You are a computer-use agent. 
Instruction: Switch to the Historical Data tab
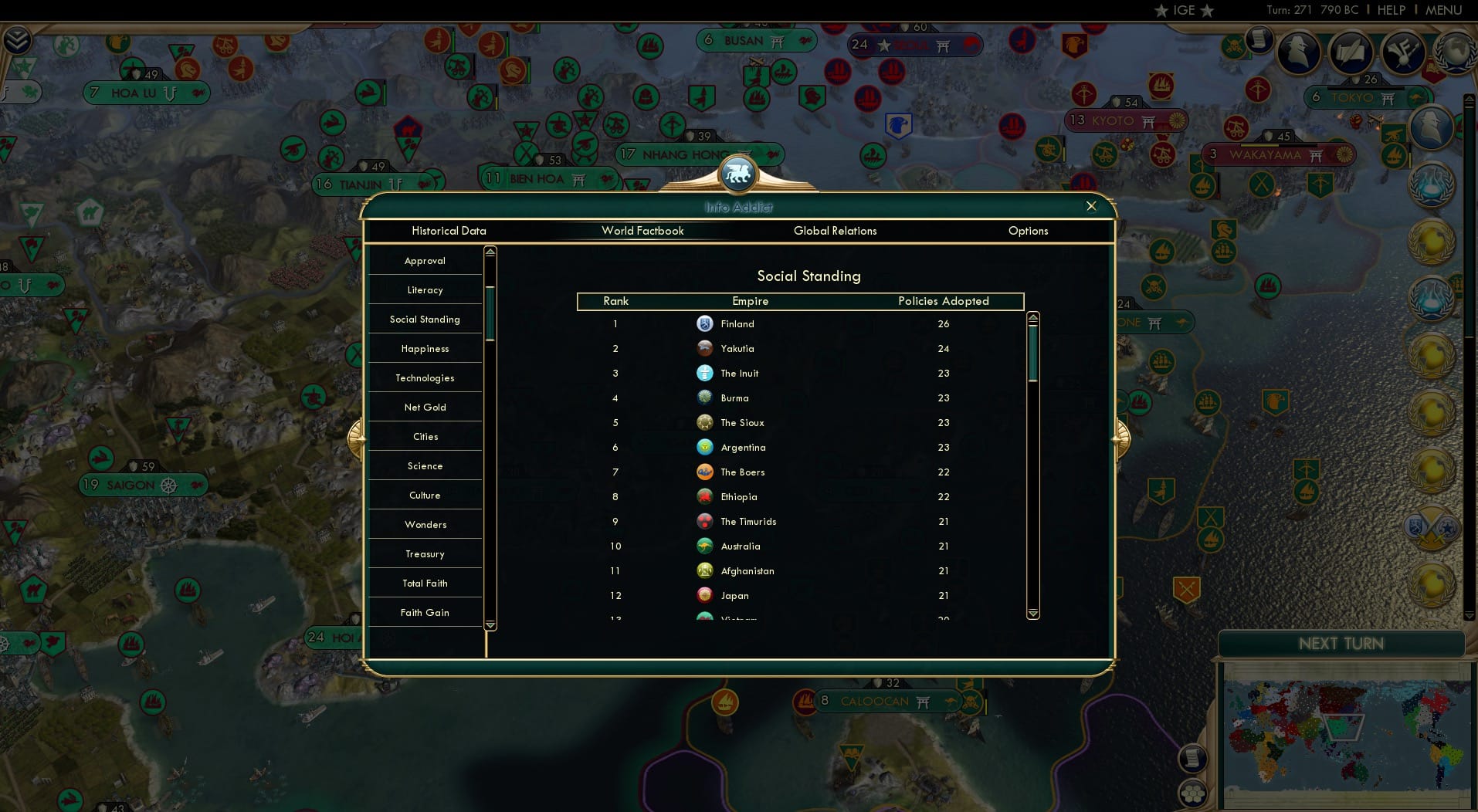click(x=449, y=231)
